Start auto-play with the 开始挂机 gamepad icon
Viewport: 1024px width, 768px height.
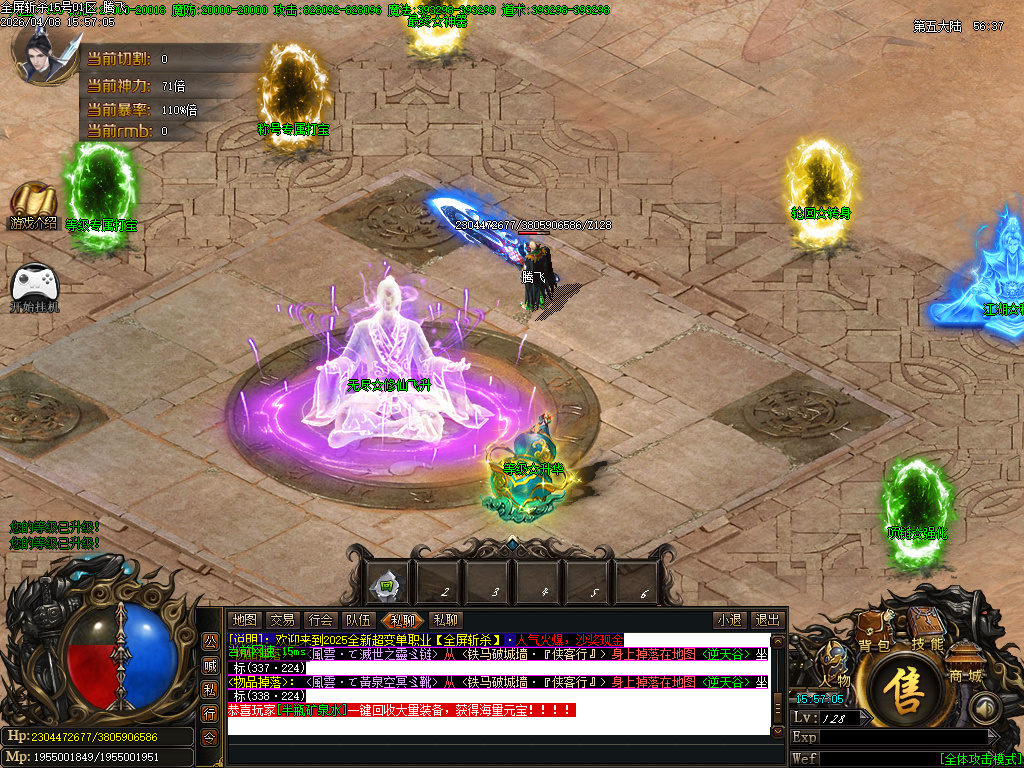tap(34, 283)
